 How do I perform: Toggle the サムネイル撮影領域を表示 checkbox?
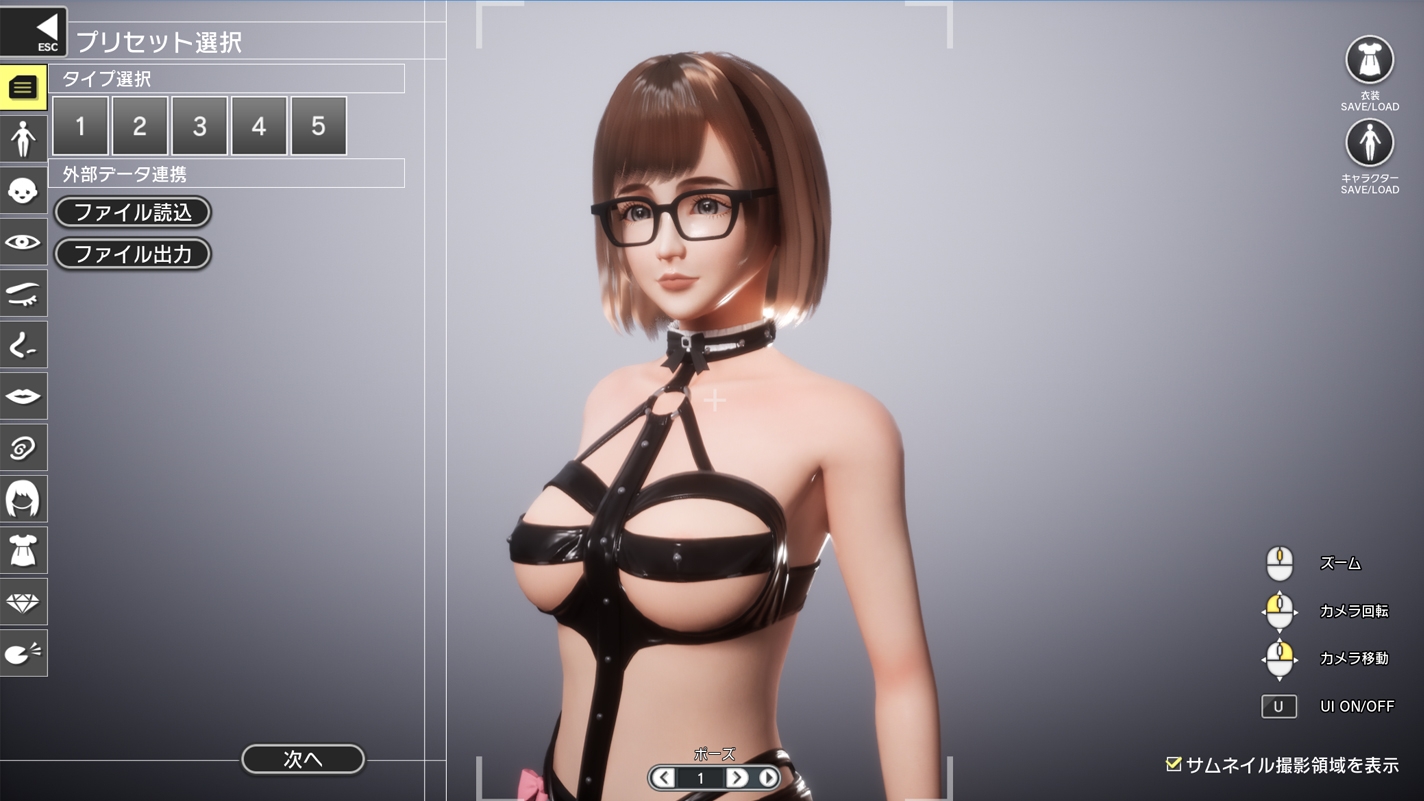point(1174,765)
